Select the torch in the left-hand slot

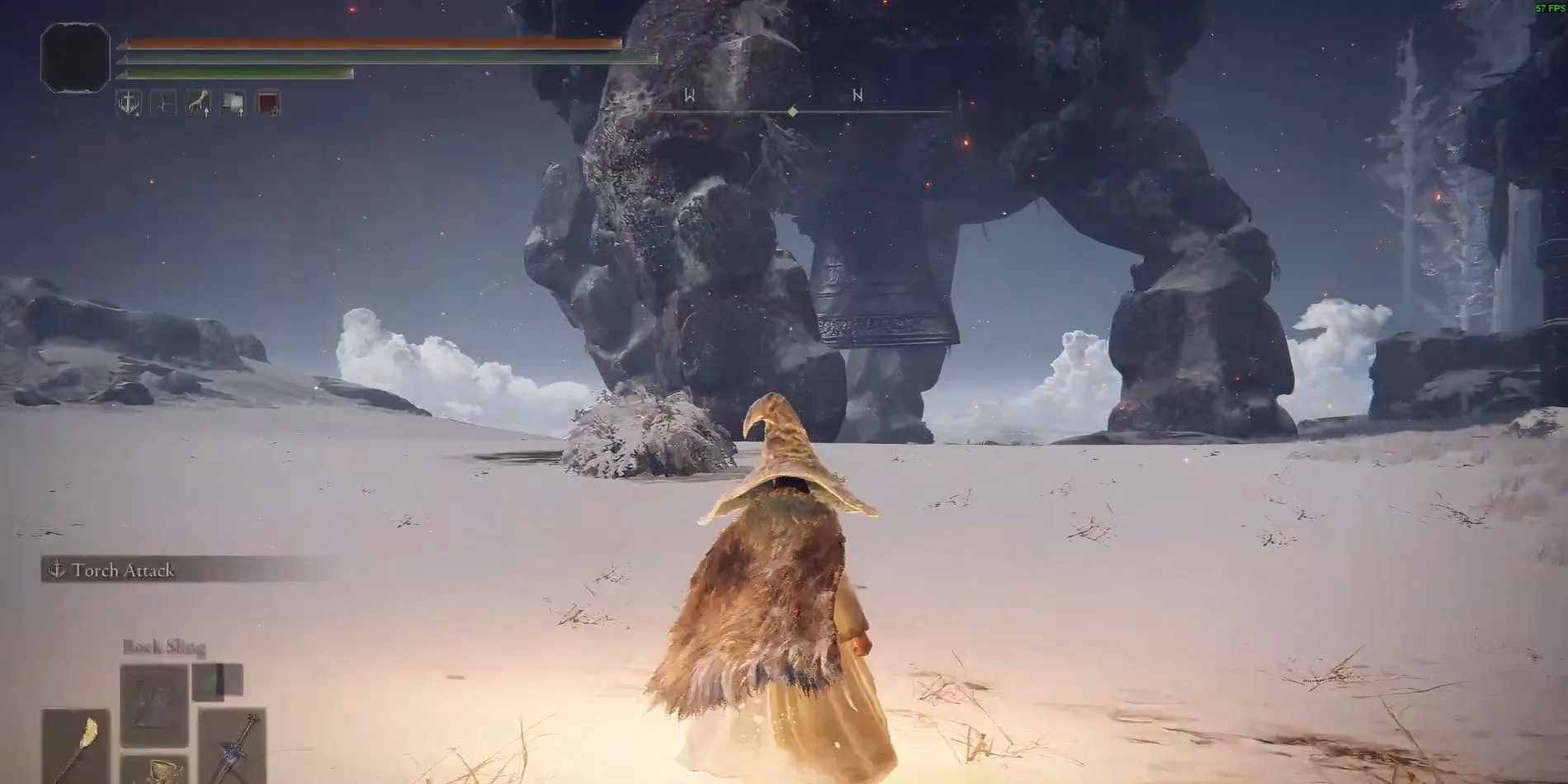point(76,744)
